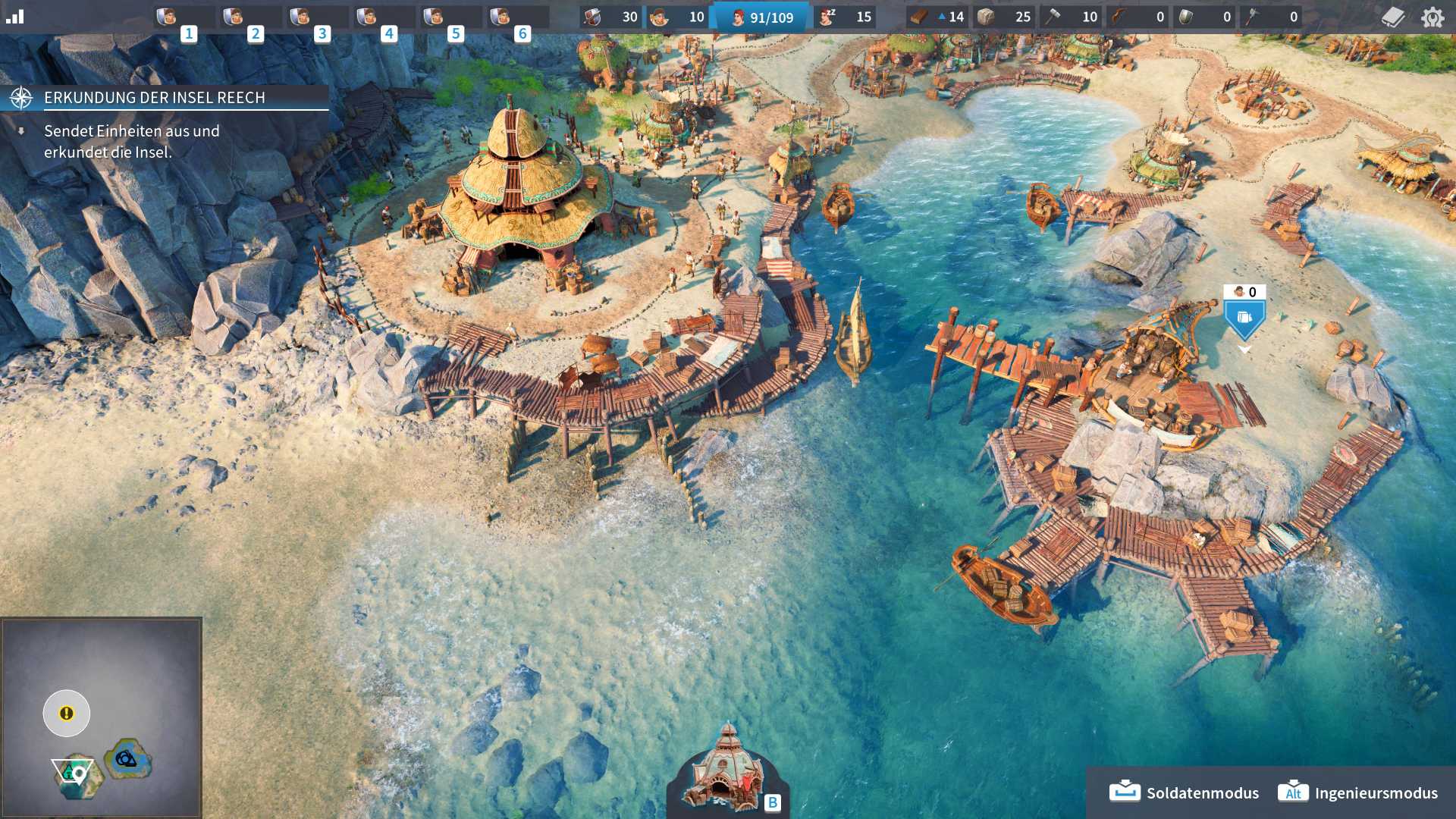Click the signal bars connection icon
This screenshot has height=819, width=1456.
point(15,17)
